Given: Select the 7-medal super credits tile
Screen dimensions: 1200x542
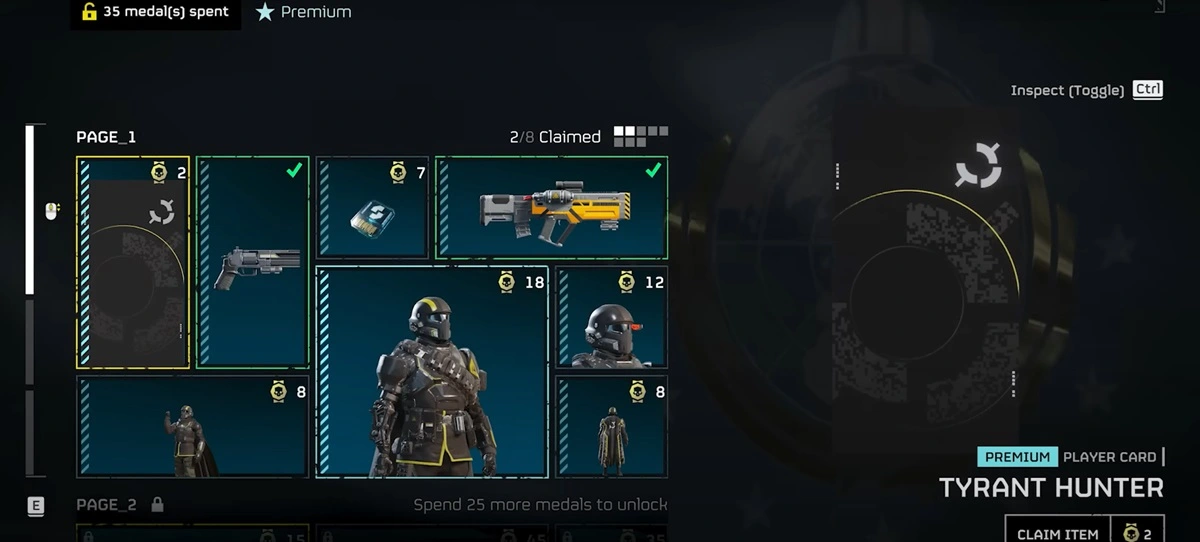Looking at the screenshot, I should (x=372, y=208).
